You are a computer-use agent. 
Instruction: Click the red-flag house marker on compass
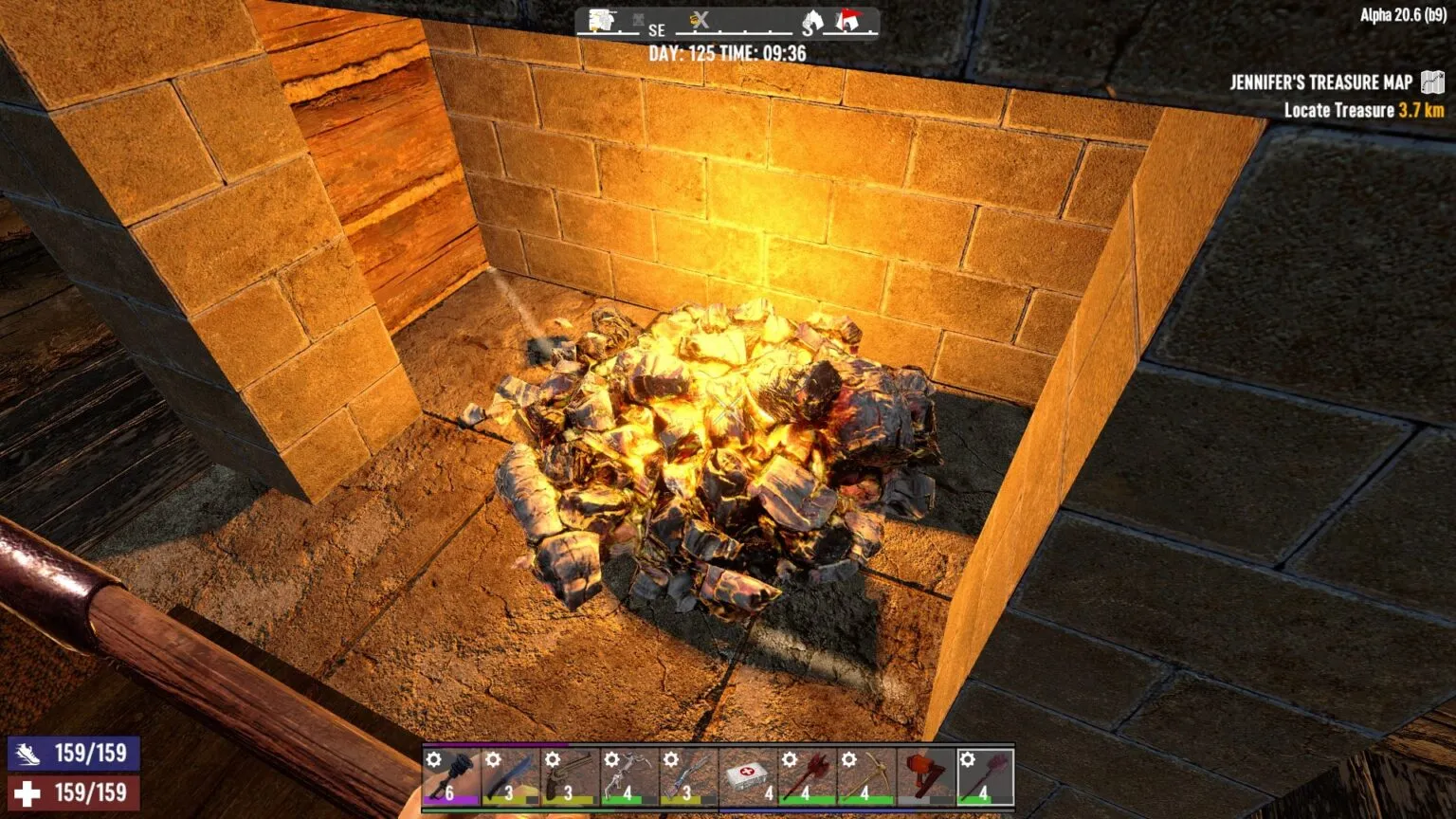click(847, 21)
